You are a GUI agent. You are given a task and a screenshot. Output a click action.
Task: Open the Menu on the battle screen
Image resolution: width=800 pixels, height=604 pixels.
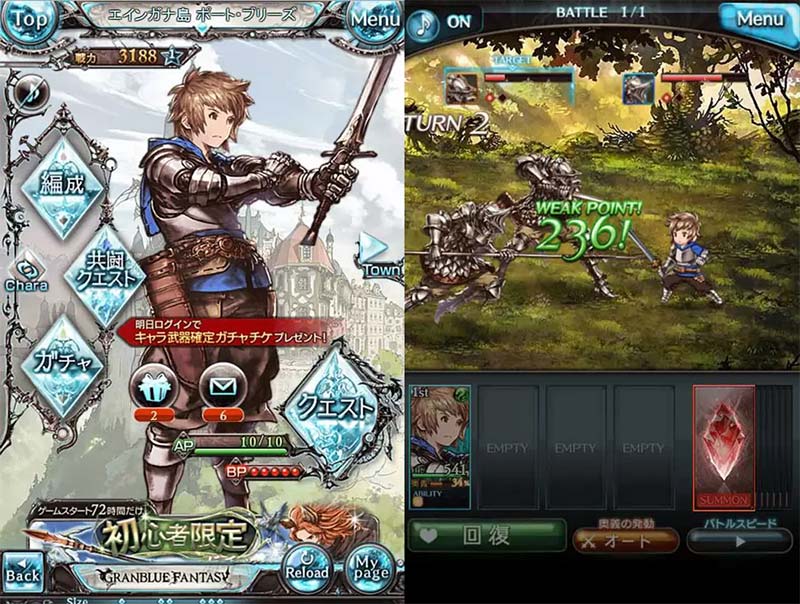pos(758,19)
